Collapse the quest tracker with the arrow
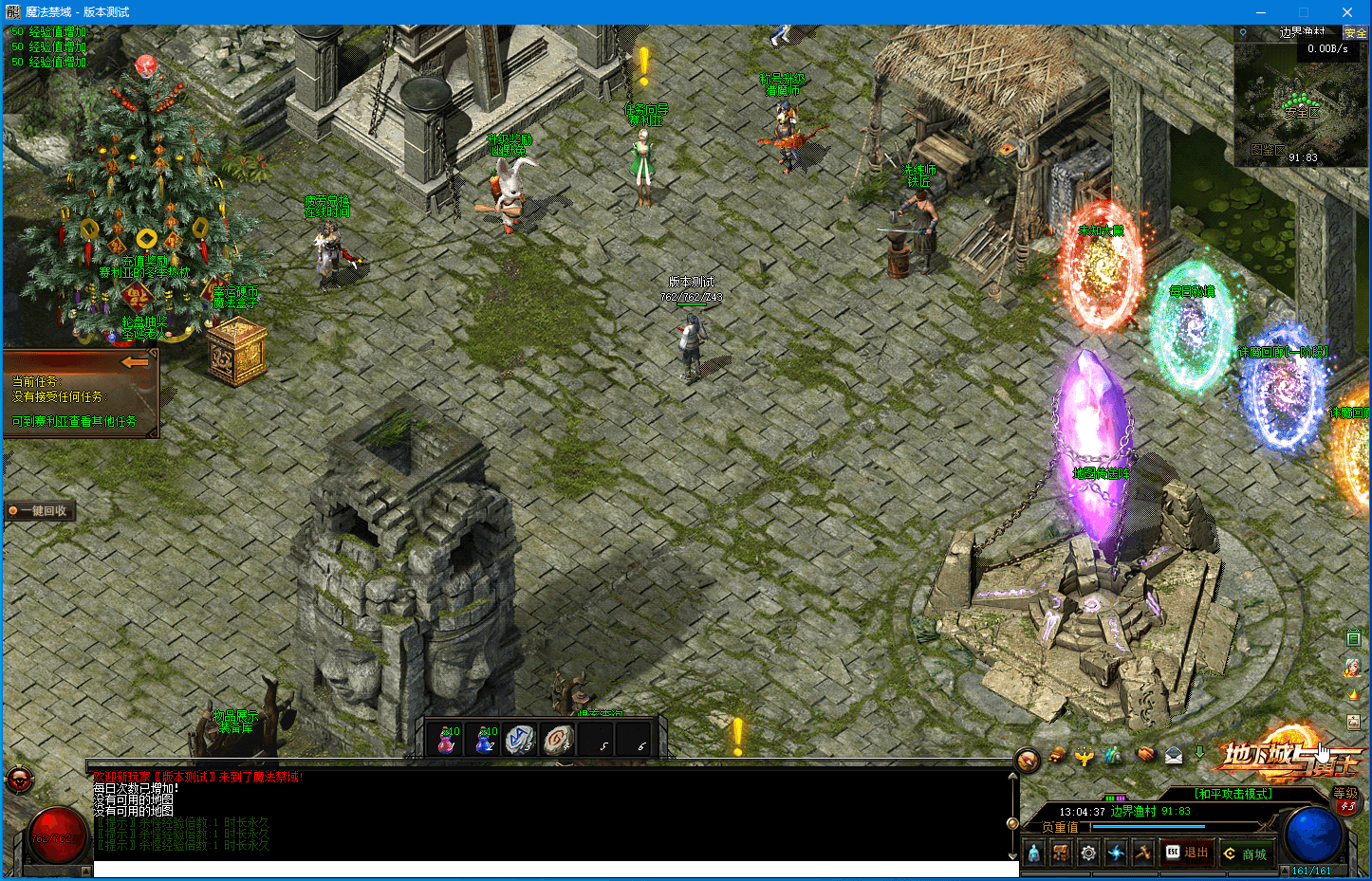The height and width of the screenshot is (881, 1372). [136, 362]
